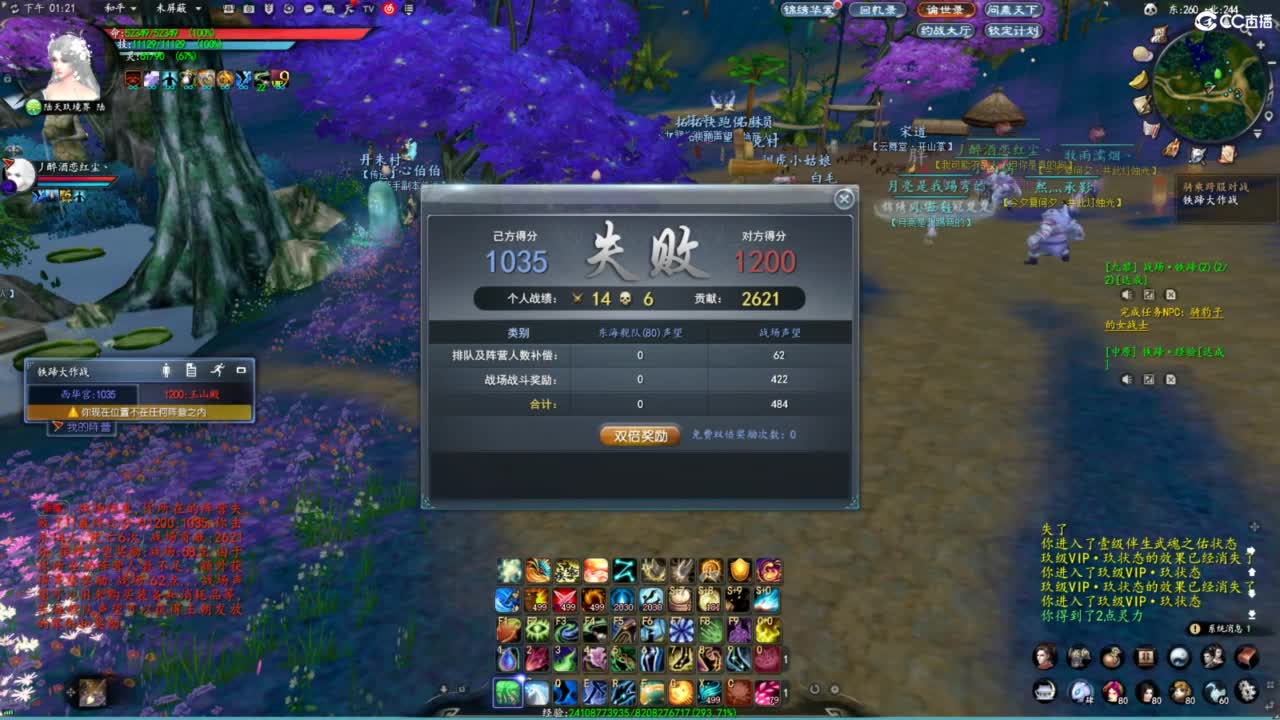Toggle the speaker icon beside the 中原 message
The width and height of the screenshot is (1280, 720).
(1127, 378)
